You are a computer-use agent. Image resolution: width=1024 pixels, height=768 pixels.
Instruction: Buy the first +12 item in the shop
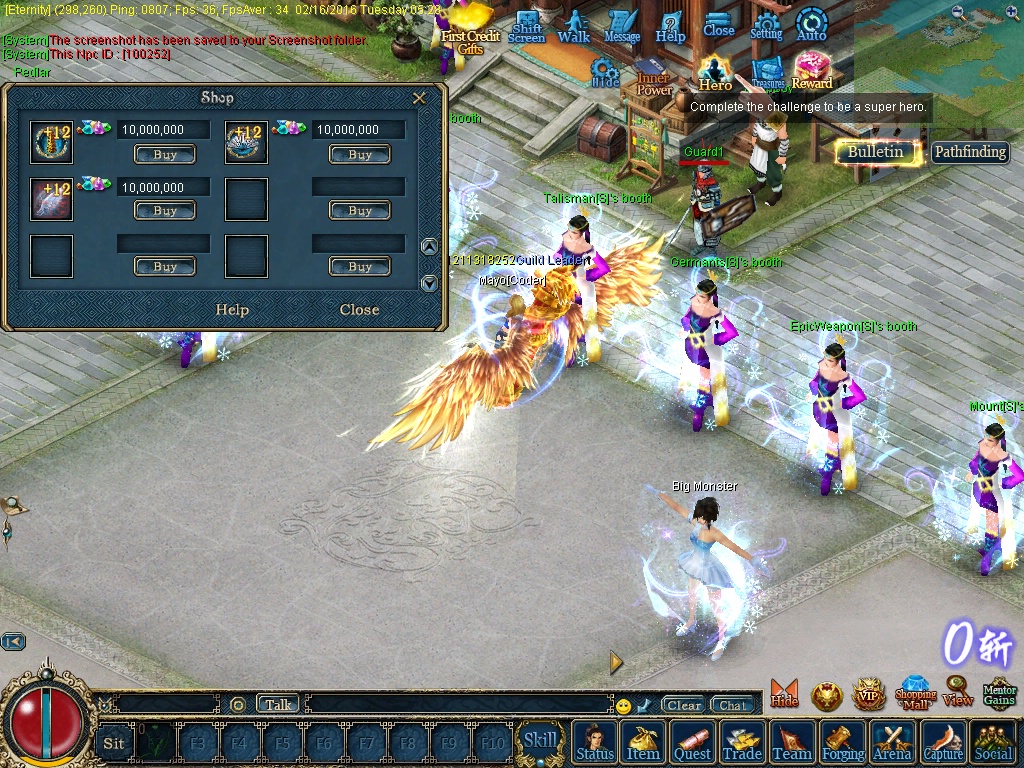click(x=165, y=155)
